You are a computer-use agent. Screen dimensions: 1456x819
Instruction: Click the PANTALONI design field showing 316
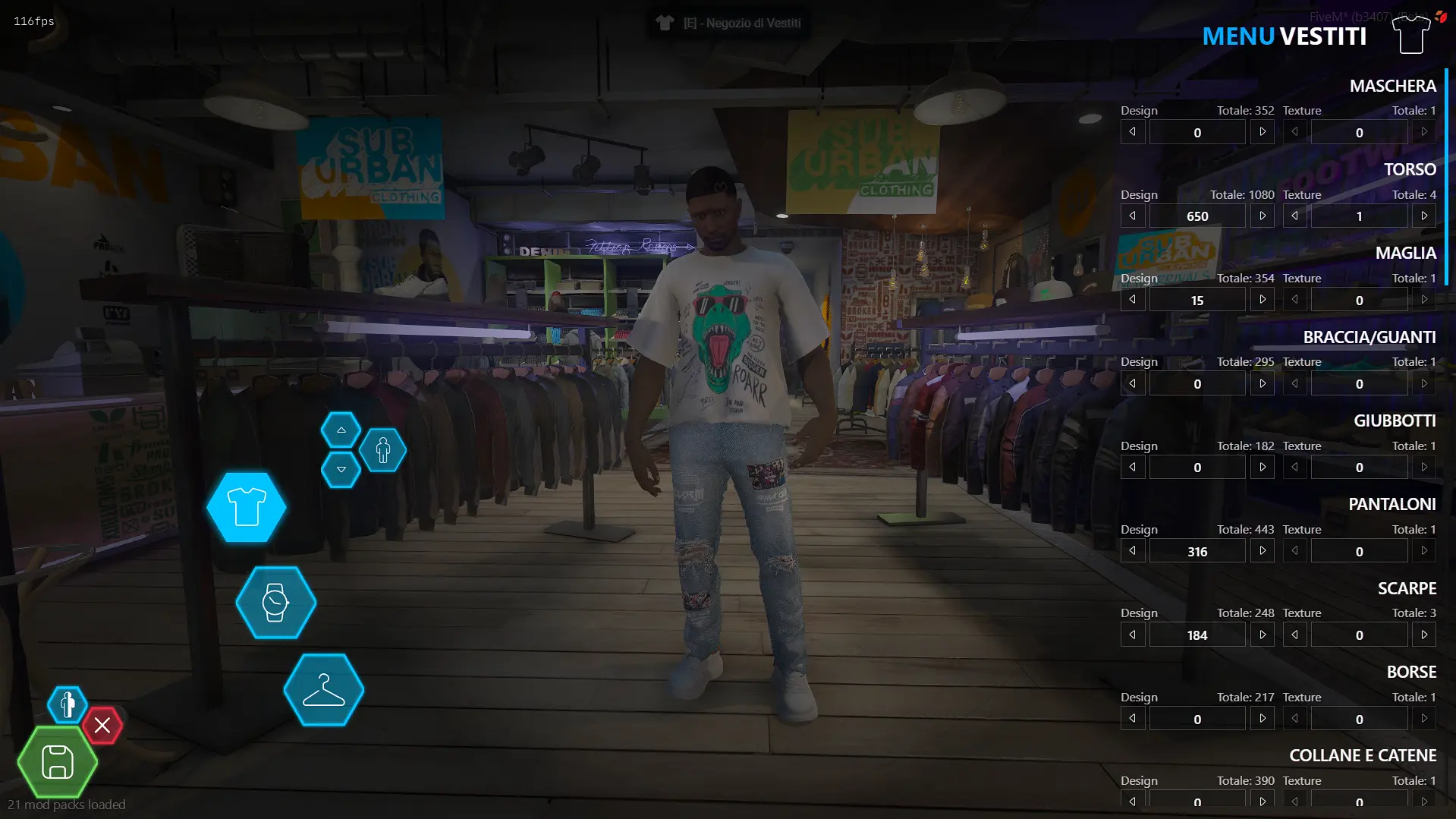1197,551
